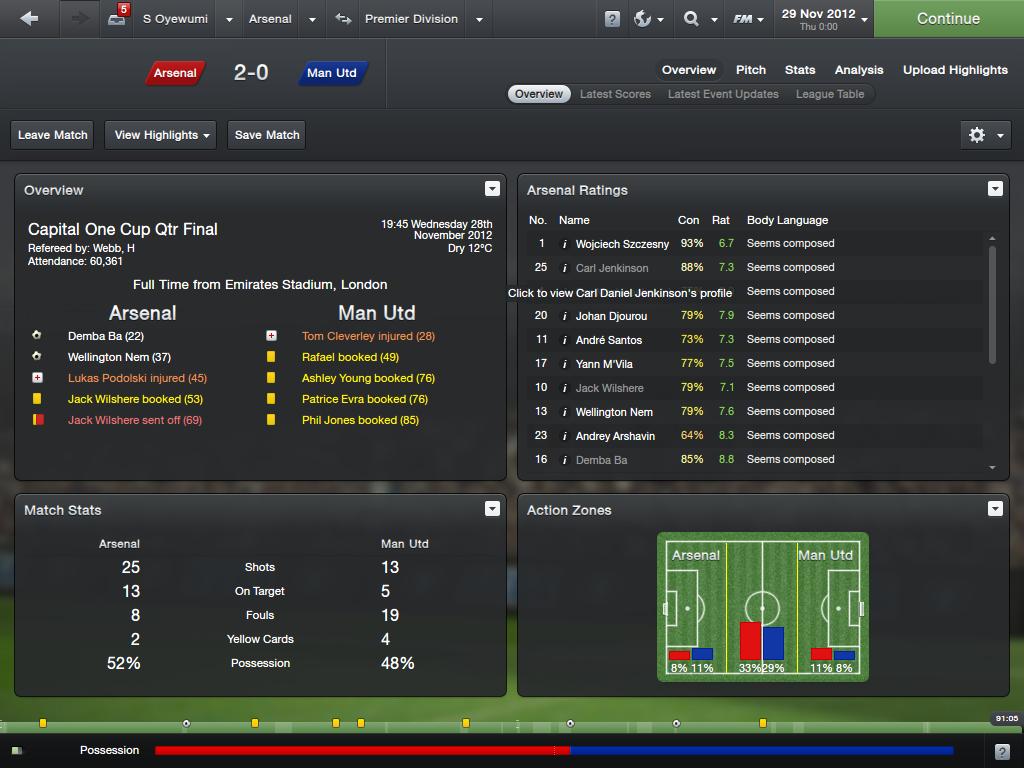Open Latest Event Updates
Image resolution: width=1024 pixels, height=768 pixels.
point(723,94)
